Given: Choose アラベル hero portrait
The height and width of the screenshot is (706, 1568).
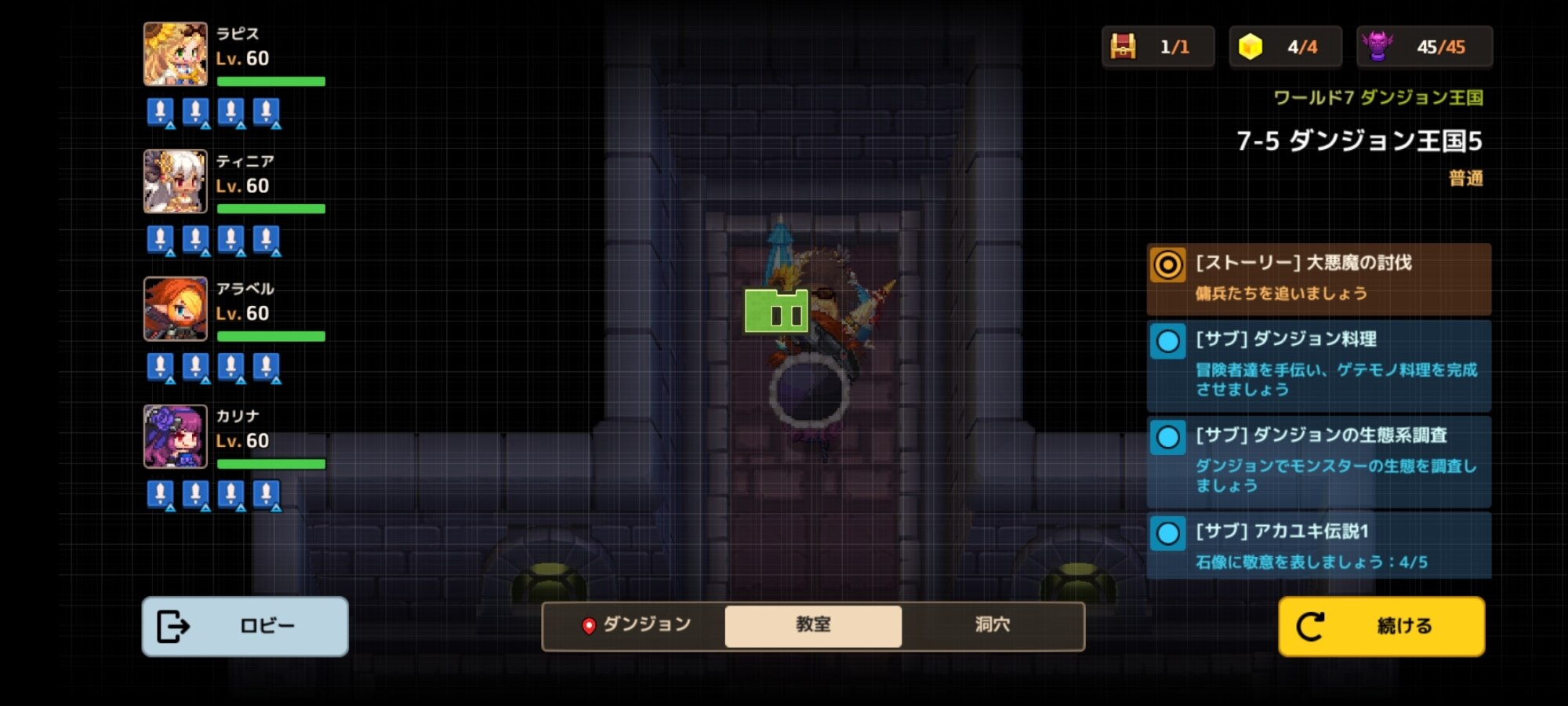Looking at the screenshot, I should click(x=176, y=309).
